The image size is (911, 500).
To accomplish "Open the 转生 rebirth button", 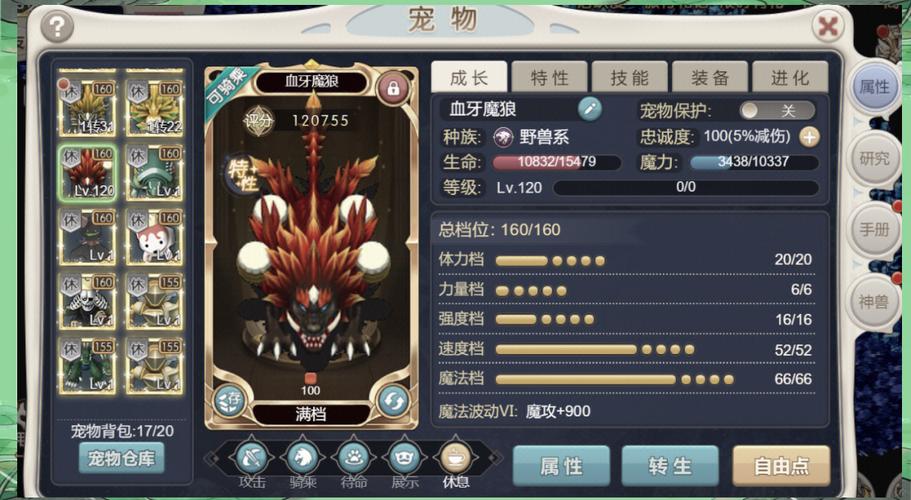I will tap(670, 466).
